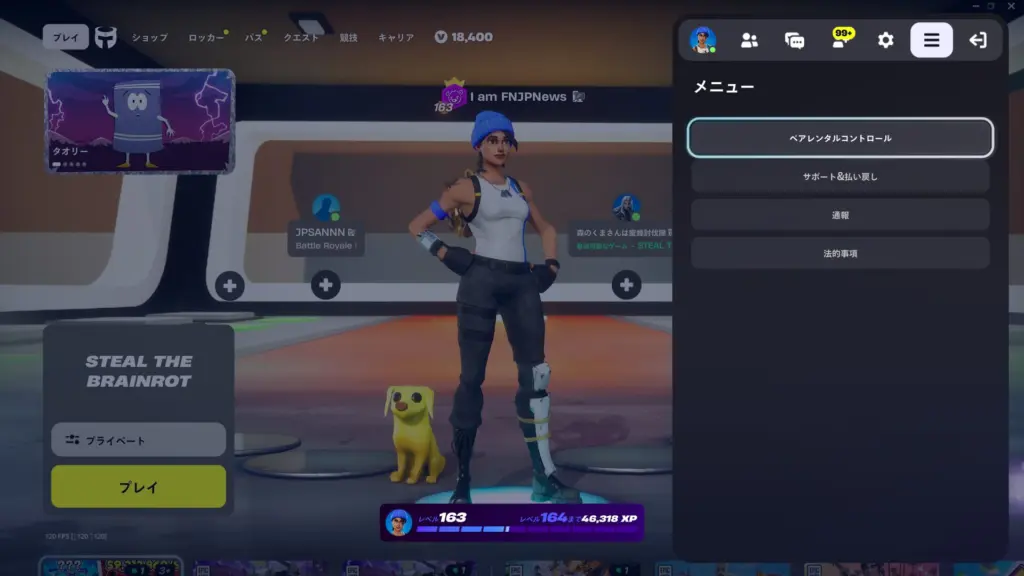Image resolution: width=1024 pixels, height=576 pixels.
Task: Switch to the ショップ (Shop) tab
Action: click(x=150, y=38)
